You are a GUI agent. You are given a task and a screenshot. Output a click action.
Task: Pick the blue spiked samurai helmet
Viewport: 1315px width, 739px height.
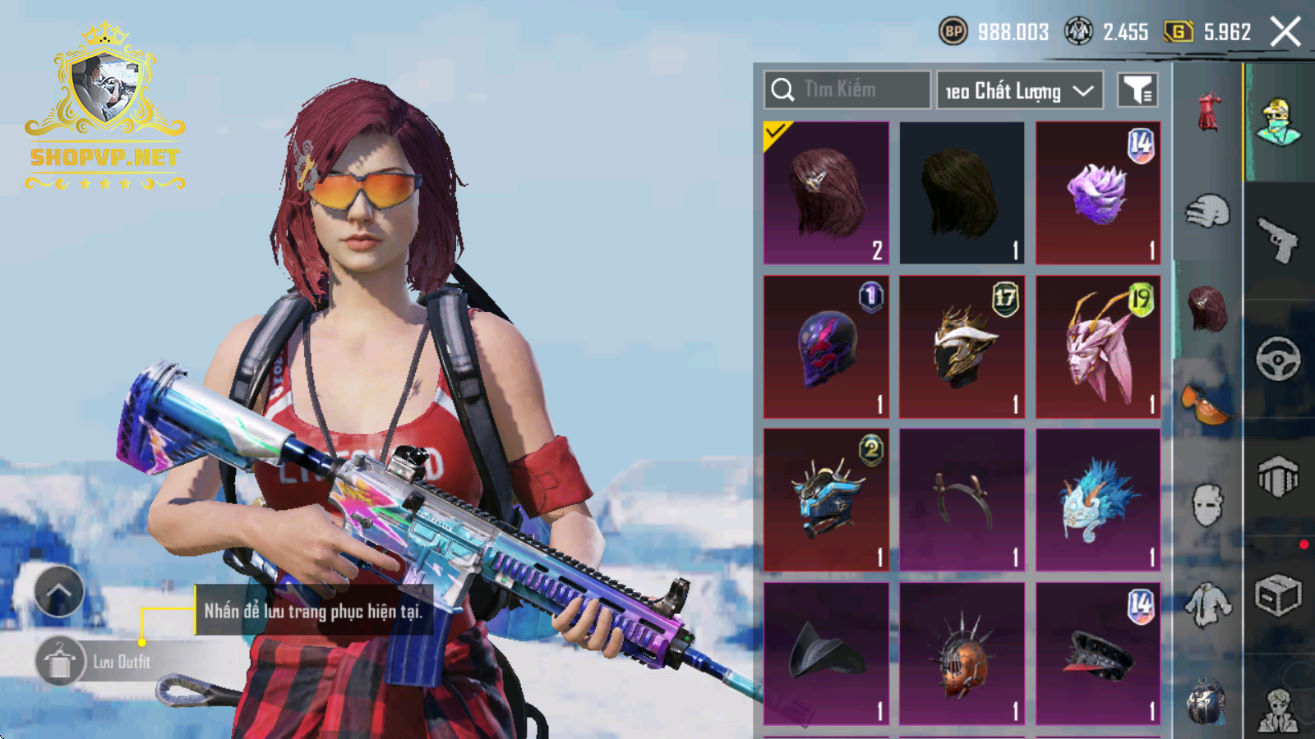pyautogui.click(x=826, y=500)
